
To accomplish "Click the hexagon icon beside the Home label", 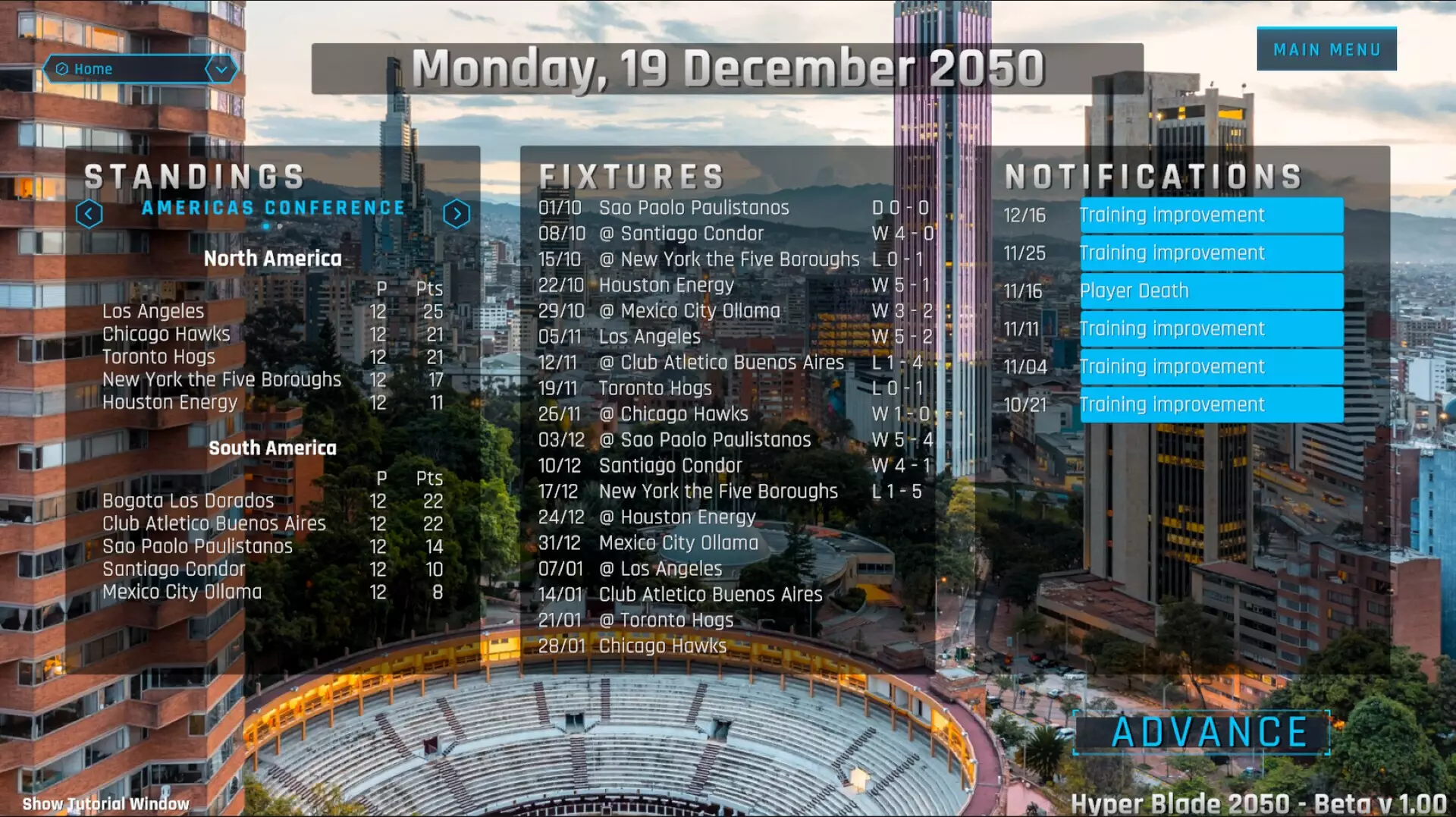I will tap(61, 69).
